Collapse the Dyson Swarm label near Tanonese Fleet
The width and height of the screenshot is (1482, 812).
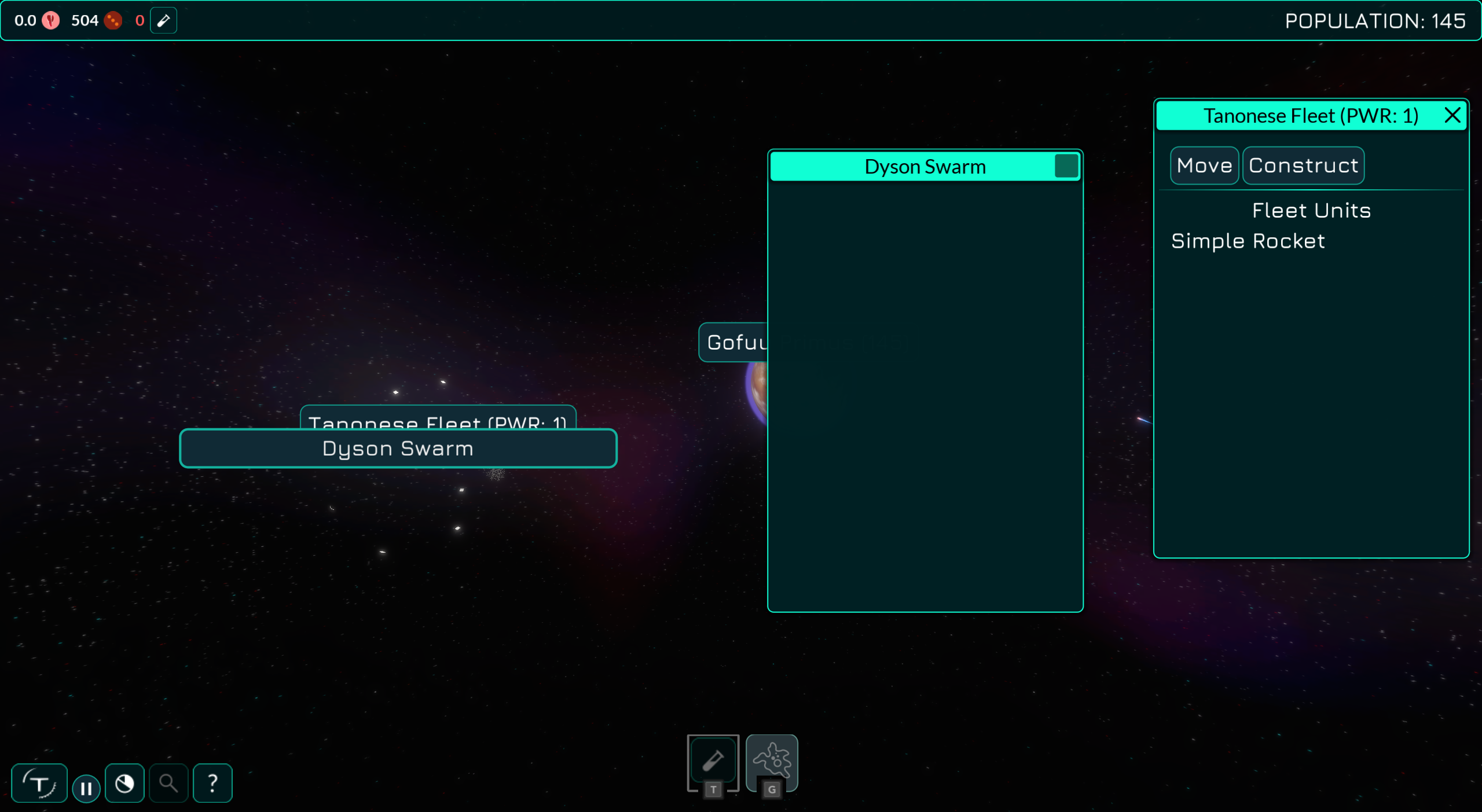pyautogui.click(x=398, y=448)
